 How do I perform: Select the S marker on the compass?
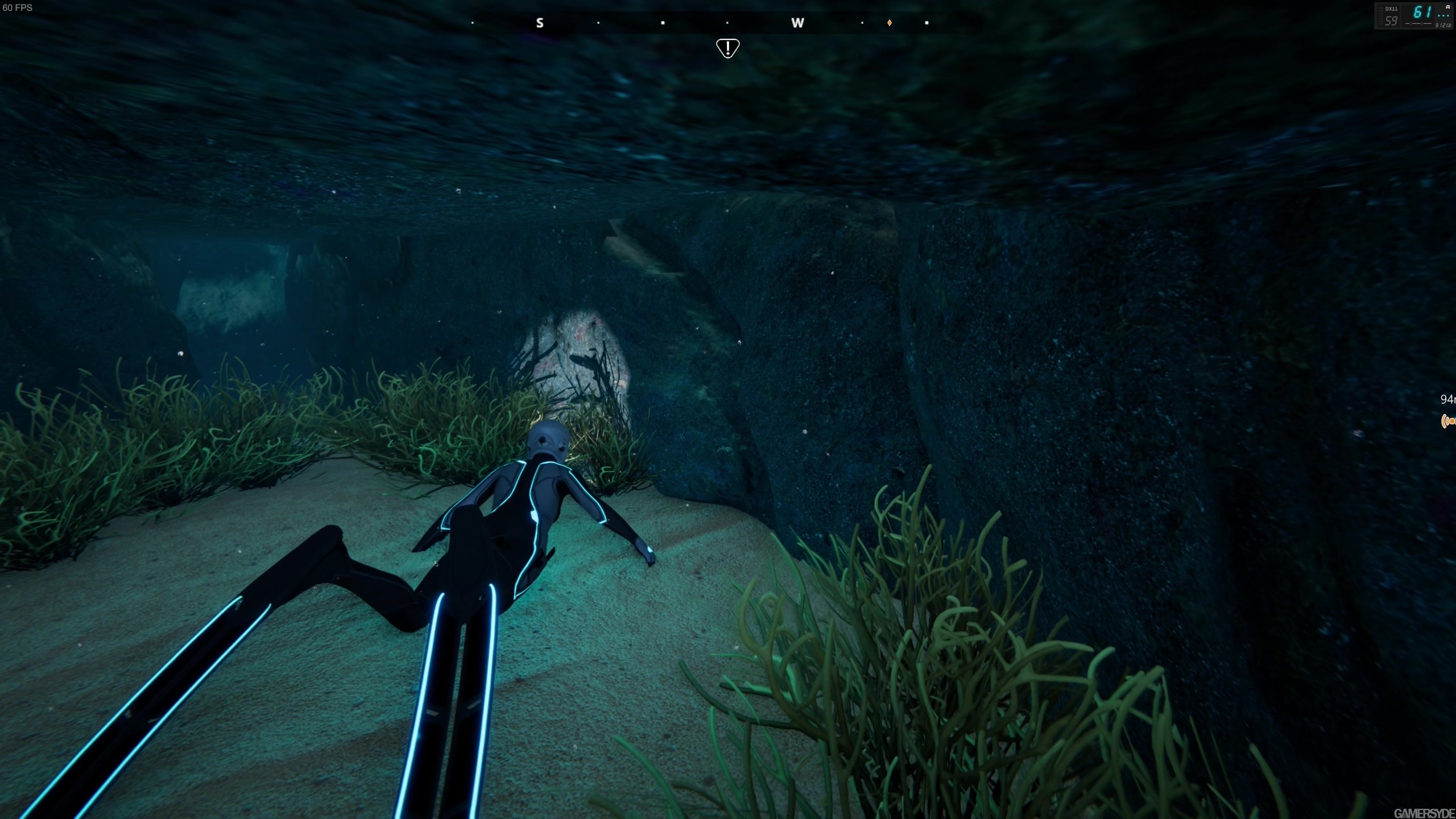point(539,23)
